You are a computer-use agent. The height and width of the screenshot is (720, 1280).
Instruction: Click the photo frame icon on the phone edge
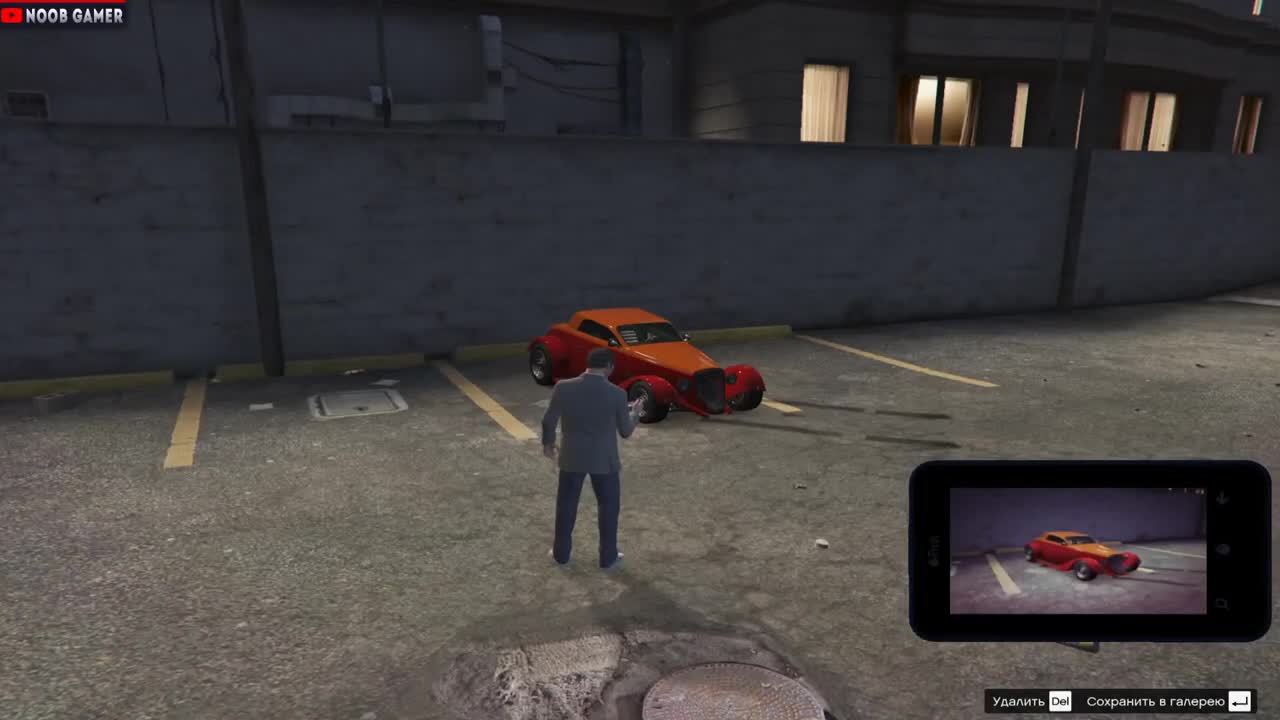click(1222, 601)
